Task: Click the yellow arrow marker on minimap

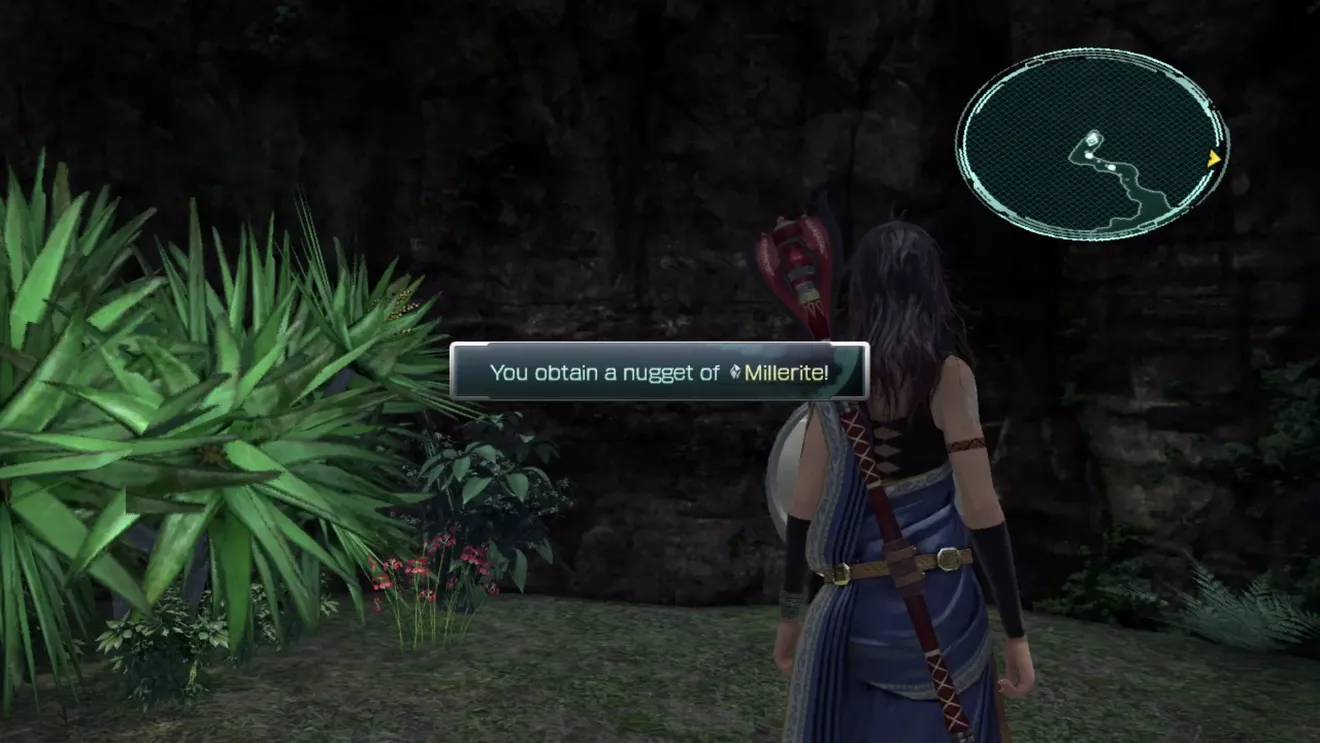Action: point(1214,158)
